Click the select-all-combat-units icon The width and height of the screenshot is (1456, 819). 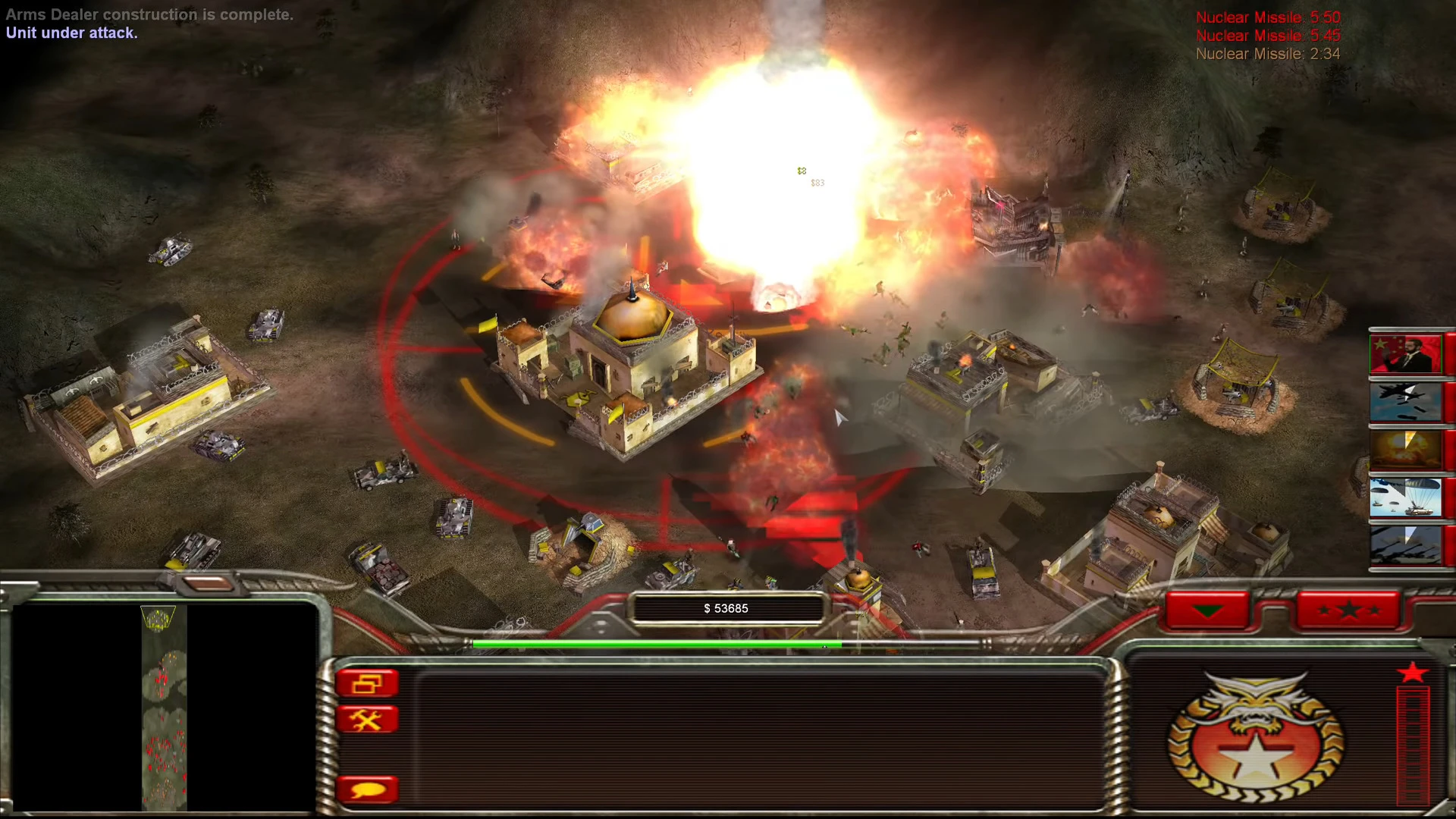pyautogui.click(x=369, y=681)
